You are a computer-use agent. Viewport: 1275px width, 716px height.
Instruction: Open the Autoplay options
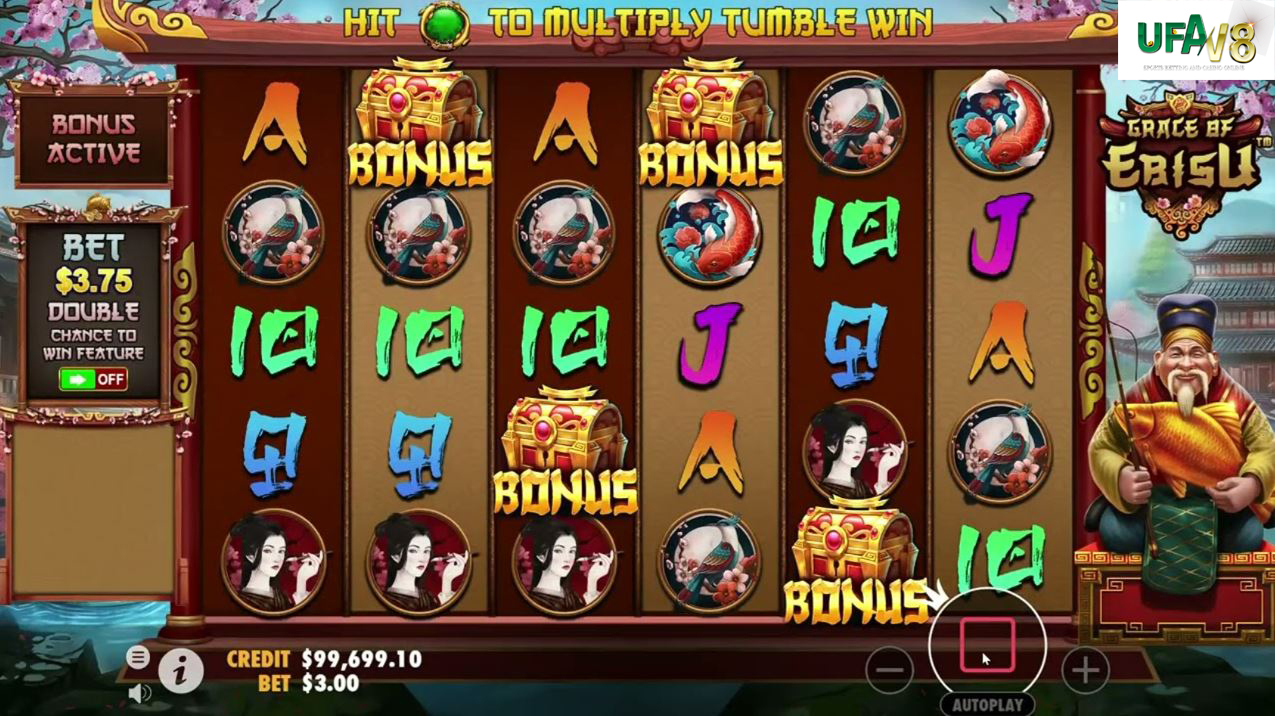pyautogui.click(x=986, y=705)
